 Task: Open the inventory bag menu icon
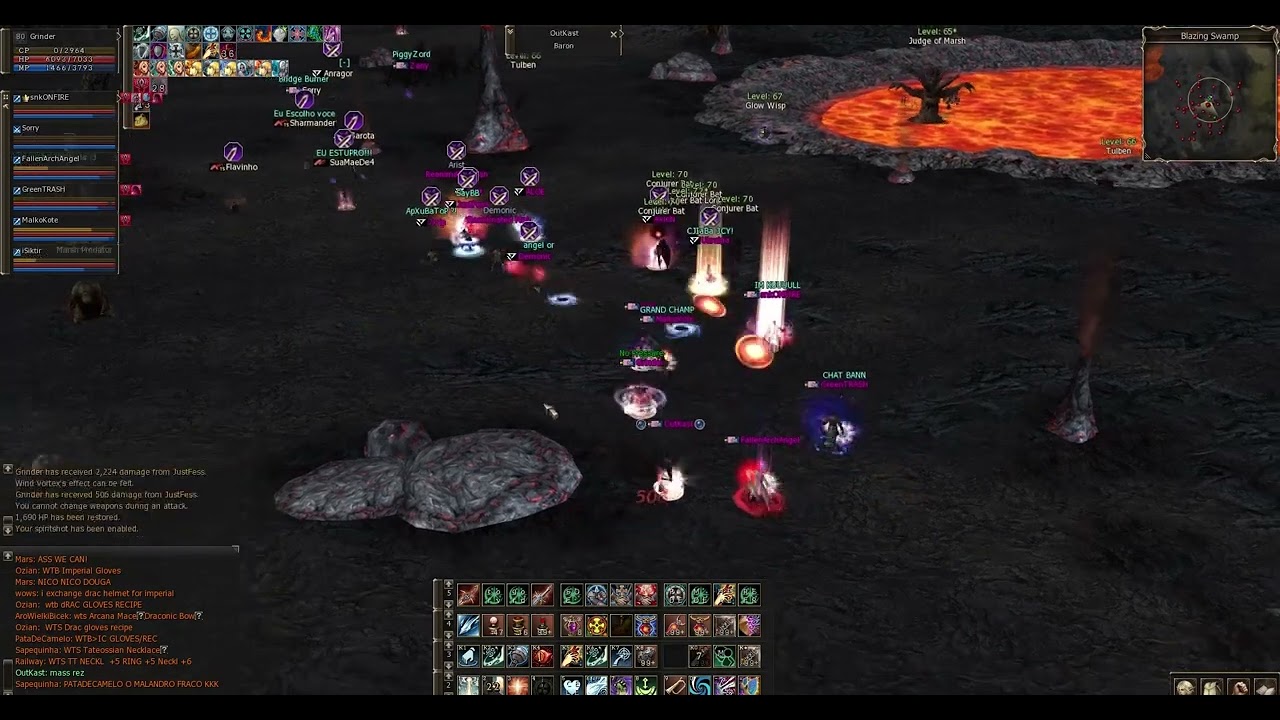pyautogui.click(x=1212, y=688)
